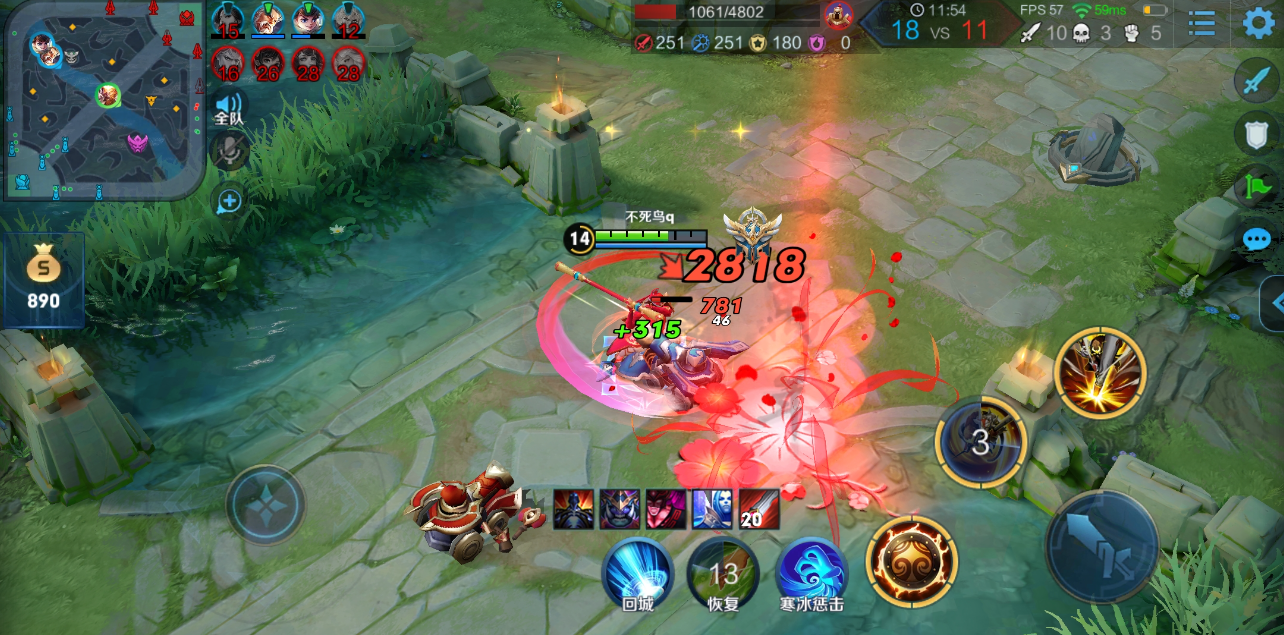Open the scoreboard list
1284x635 pixels.
point(1201,23)
